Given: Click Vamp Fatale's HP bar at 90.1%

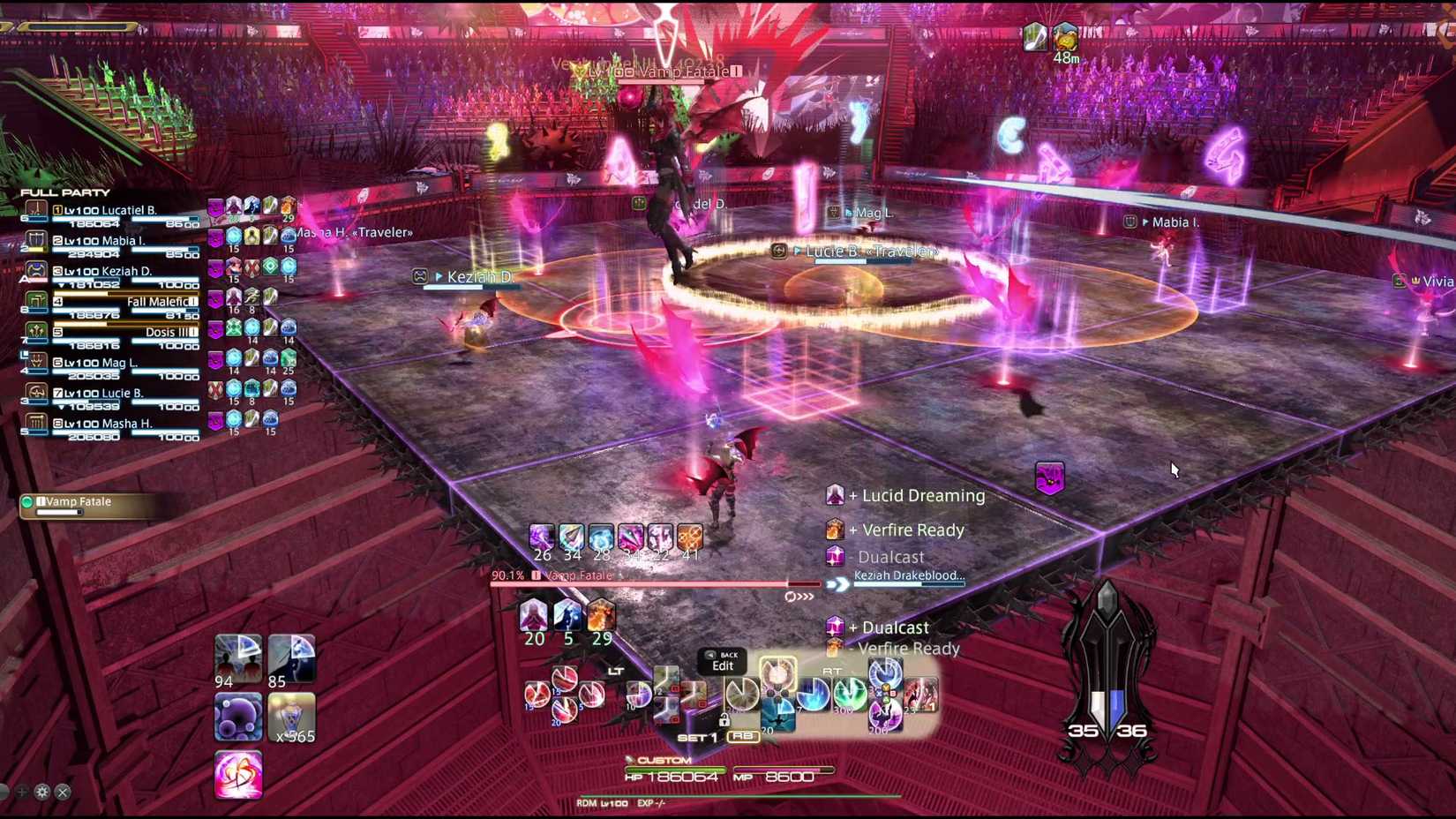Looking at the screenshot, I should (x=653, y=583).
